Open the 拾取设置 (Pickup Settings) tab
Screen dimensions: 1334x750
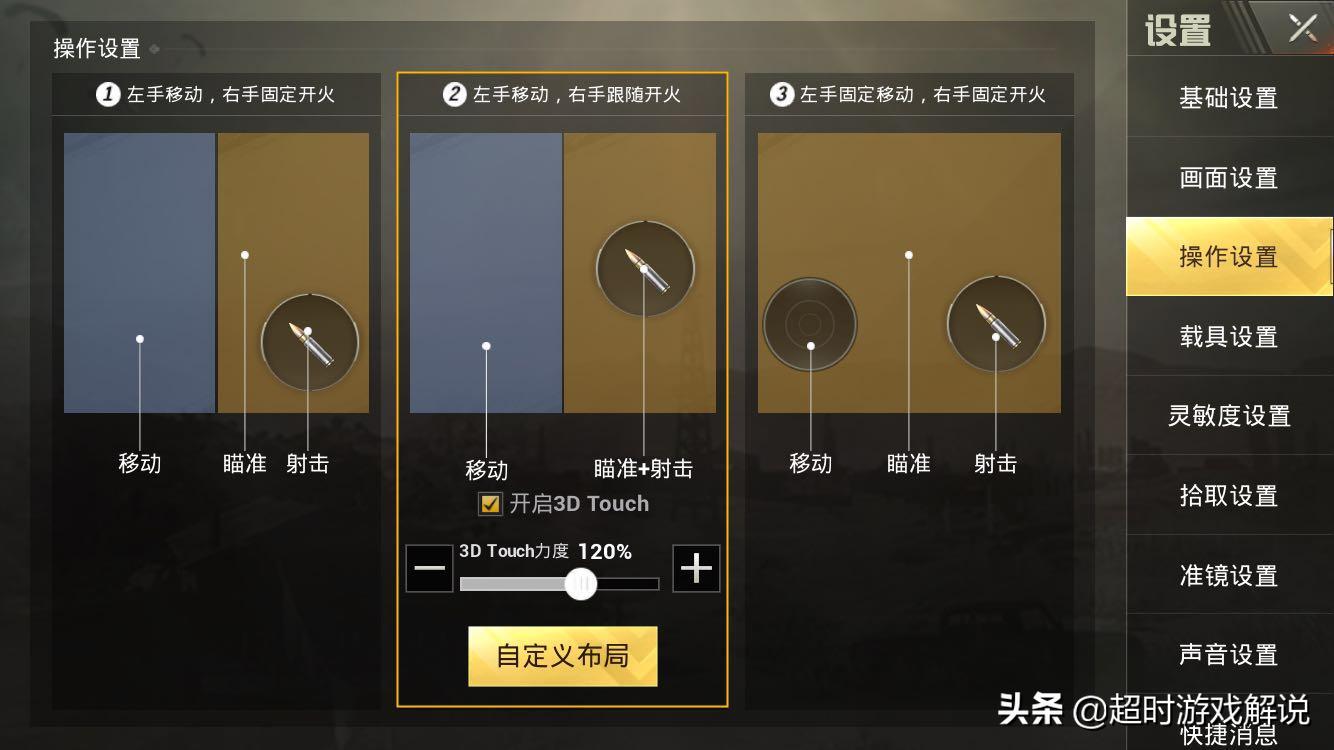(x=1229, y=496)
